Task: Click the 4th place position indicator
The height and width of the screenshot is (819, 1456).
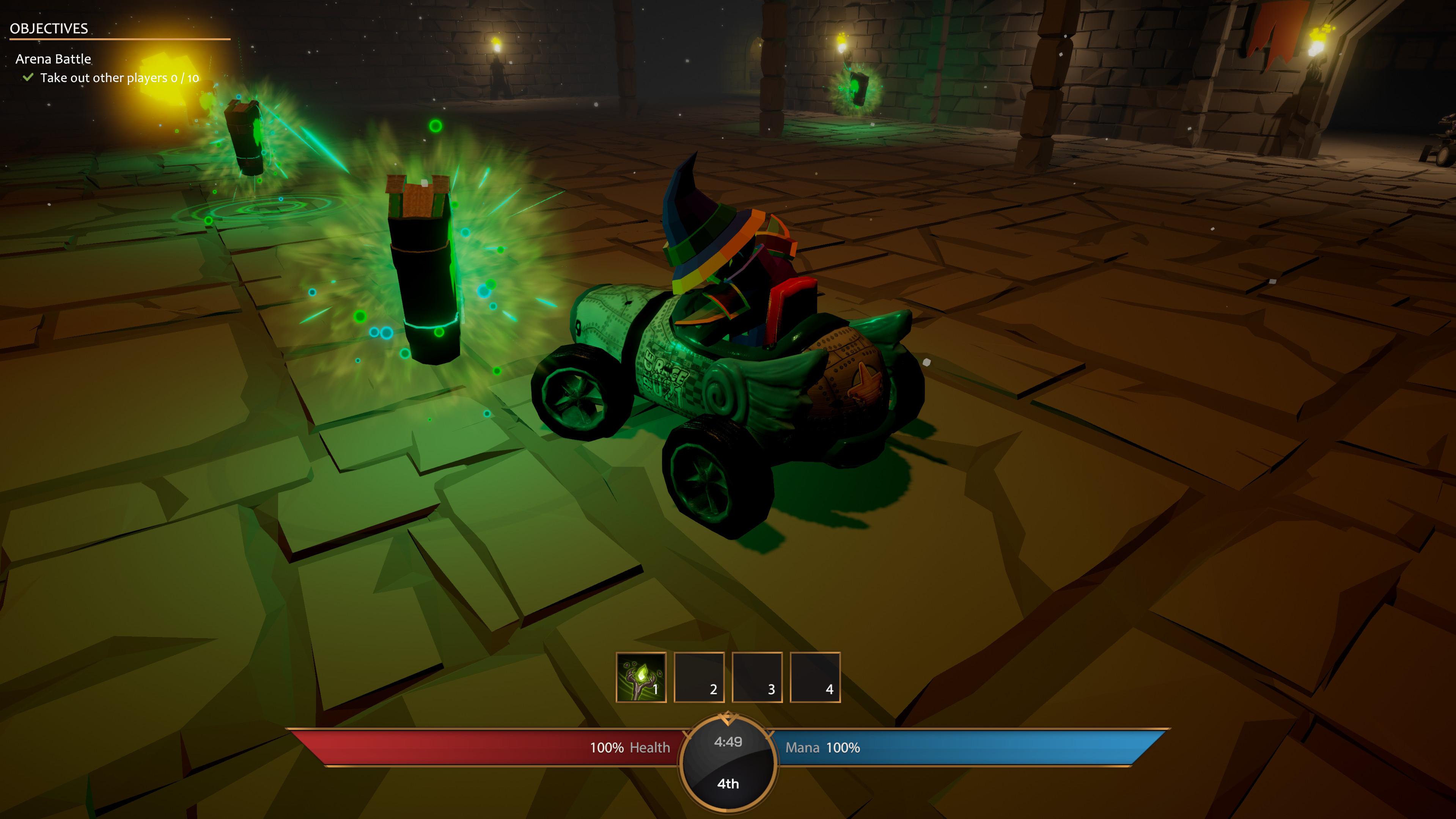Action: point(728,784)
